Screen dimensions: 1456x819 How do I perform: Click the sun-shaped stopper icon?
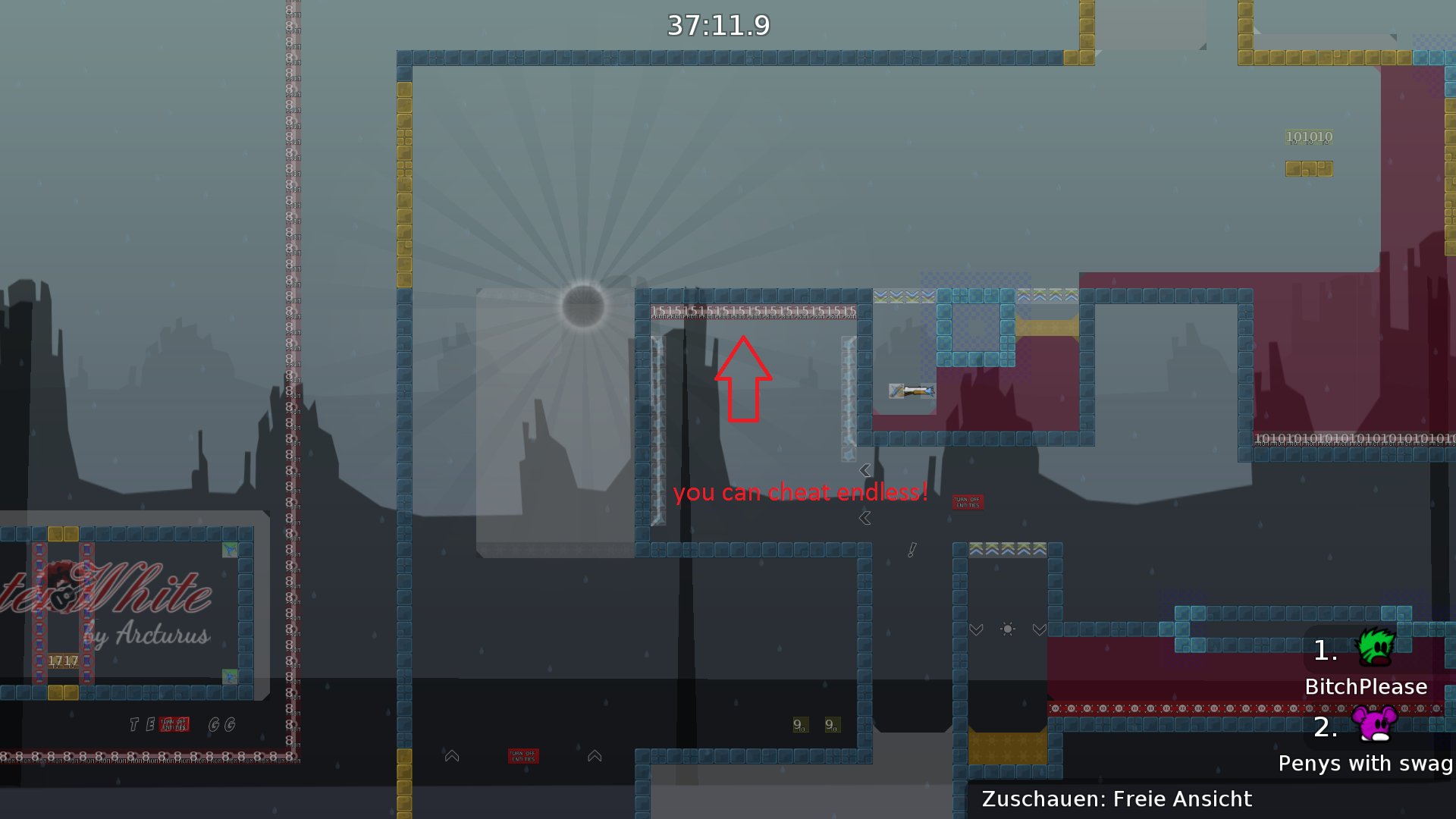tap(1007, 629)
